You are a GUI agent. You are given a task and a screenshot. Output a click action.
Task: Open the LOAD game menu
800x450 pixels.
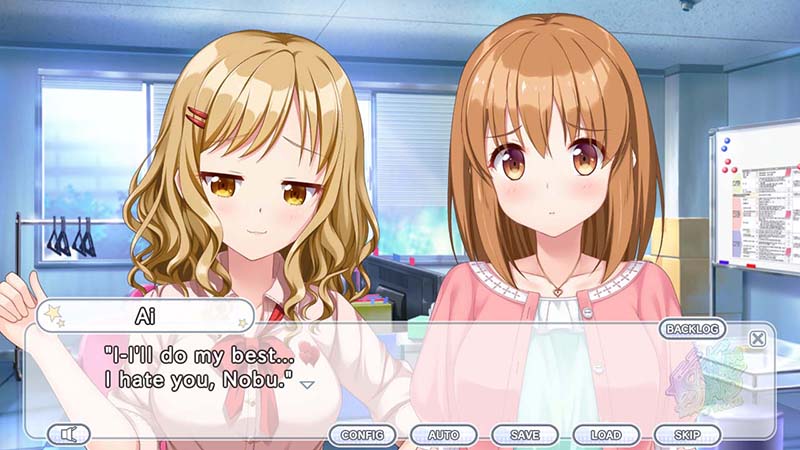point(606,435)
